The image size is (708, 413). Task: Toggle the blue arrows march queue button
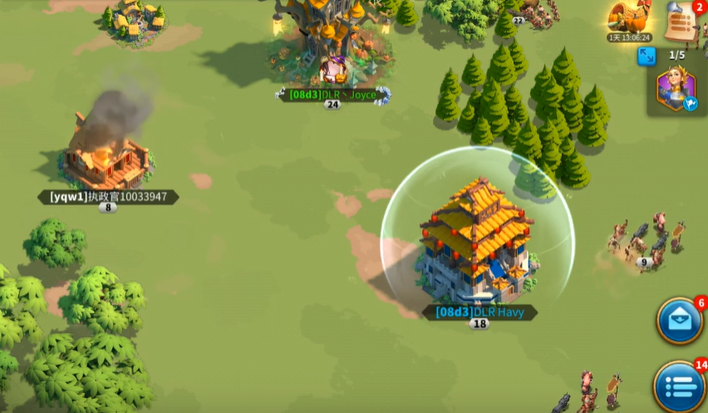tap(647, 56)
